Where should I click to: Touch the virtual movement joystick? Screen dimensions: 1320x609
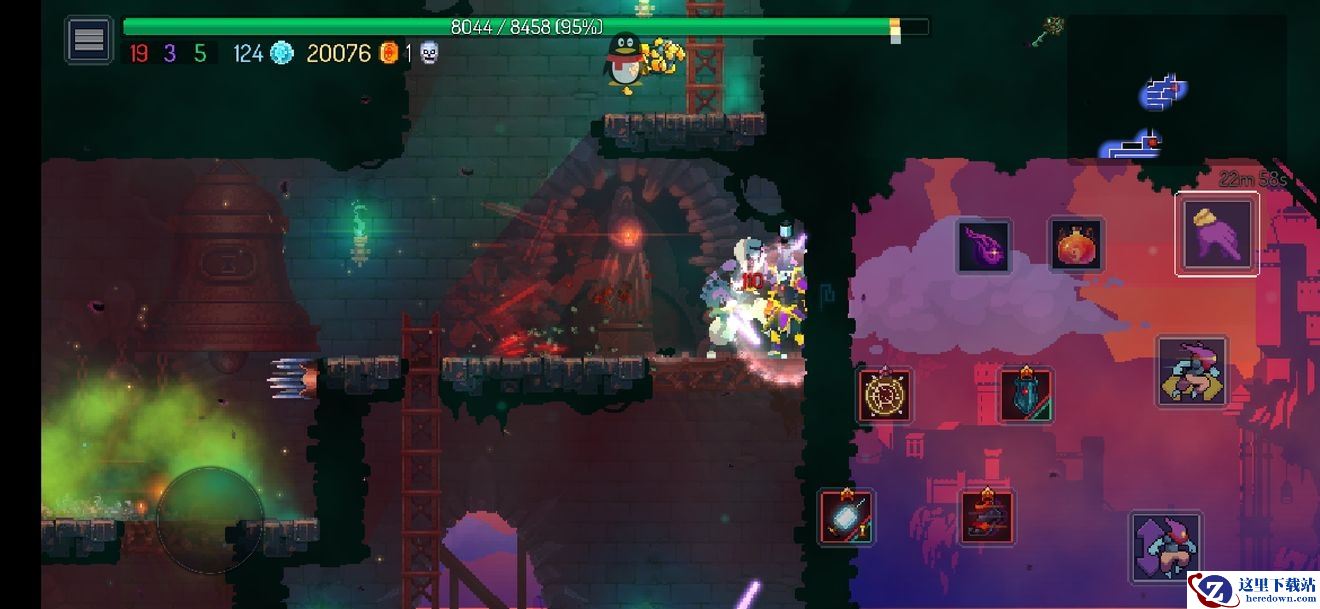210,519
